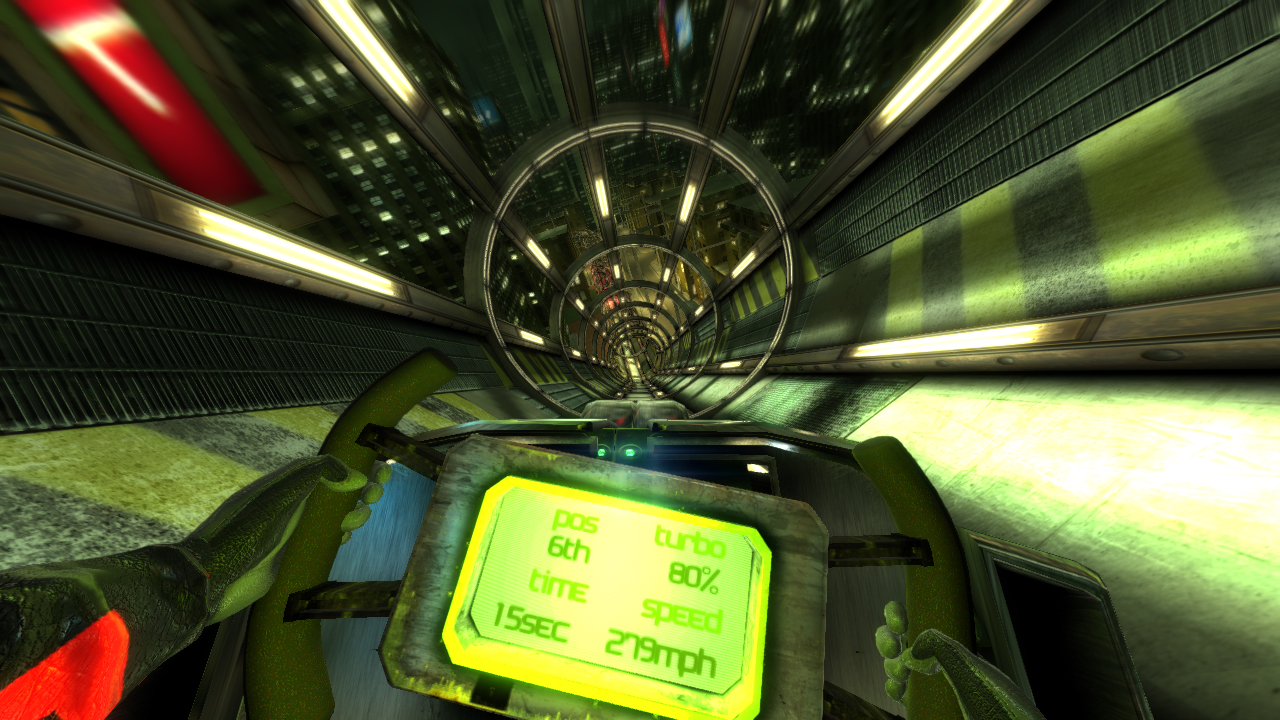
Task: Click the left green indicator light above the display
Action: coord(601,450)
